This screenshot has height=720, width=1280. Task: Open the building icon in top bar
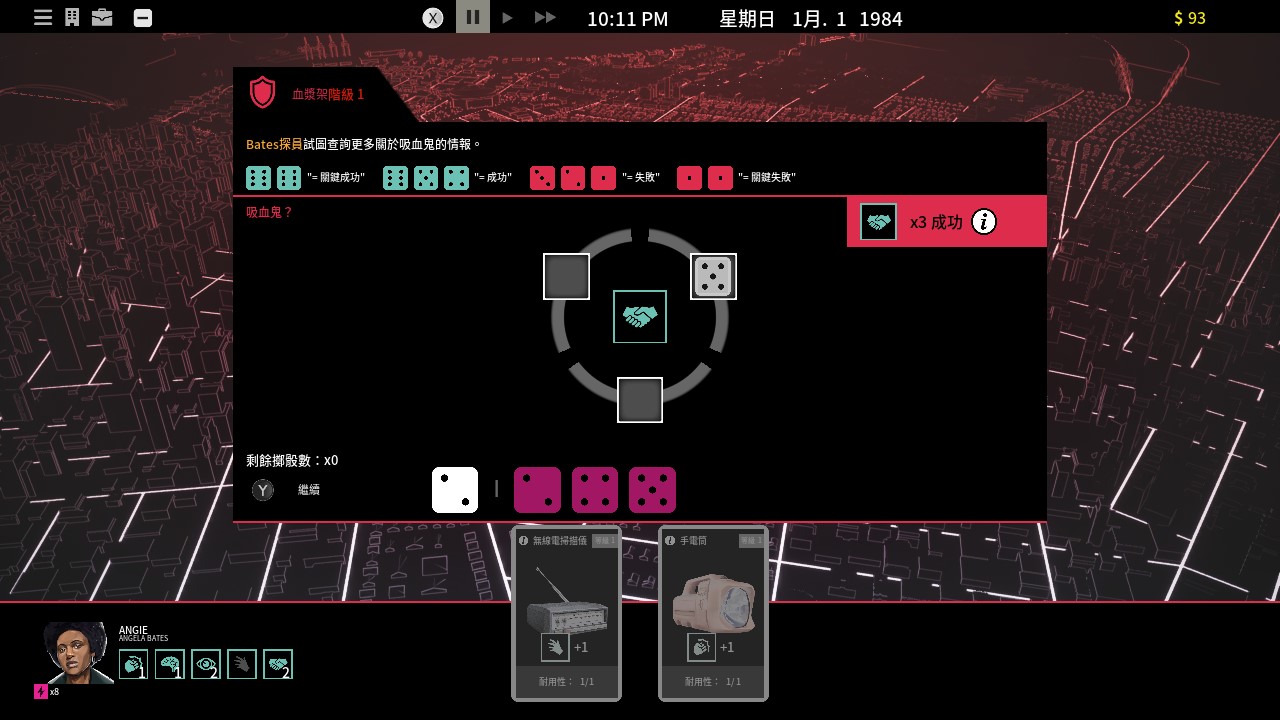tap(72, 18)
